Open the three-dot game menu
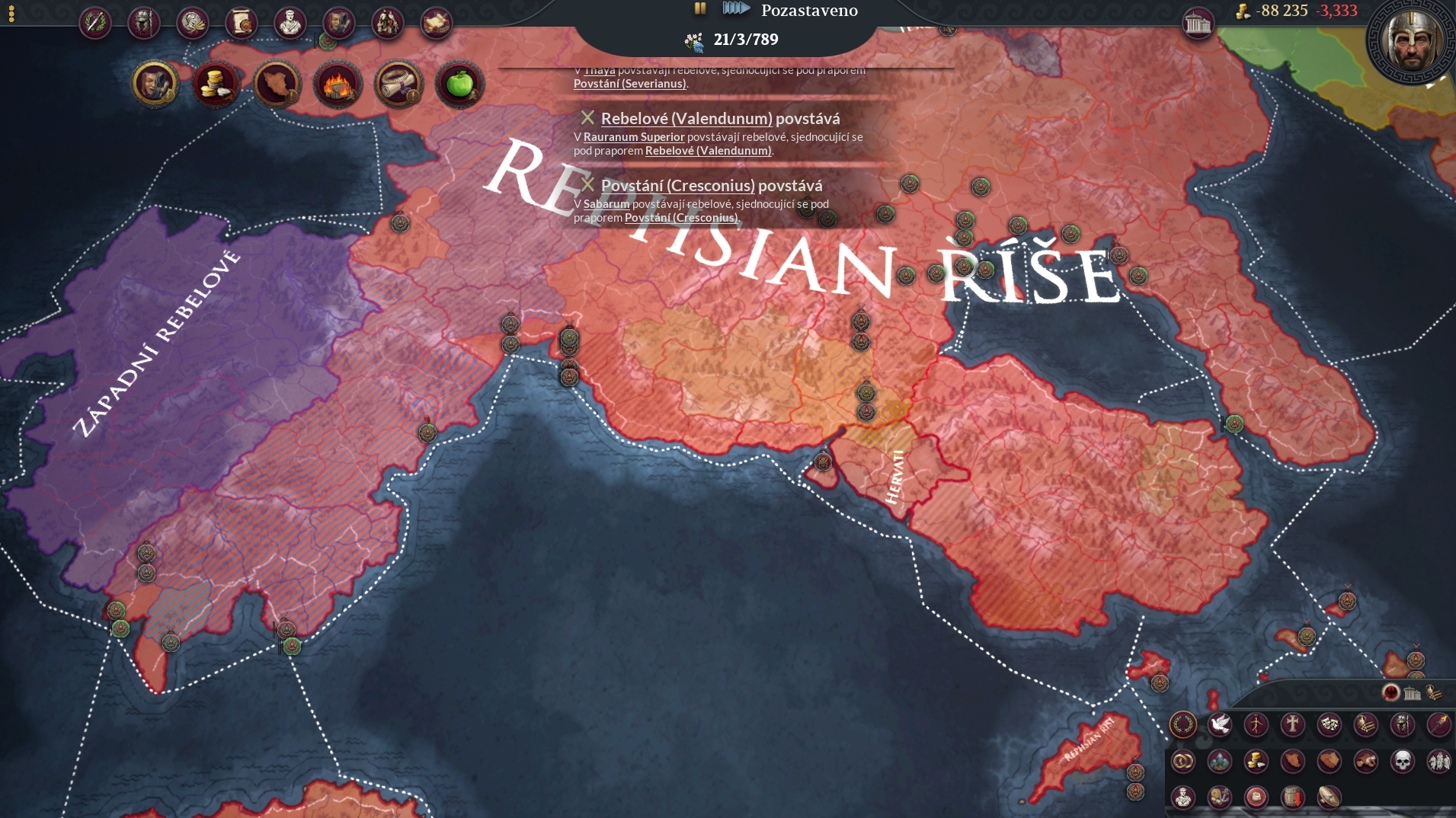 click(x=11, y=14)
